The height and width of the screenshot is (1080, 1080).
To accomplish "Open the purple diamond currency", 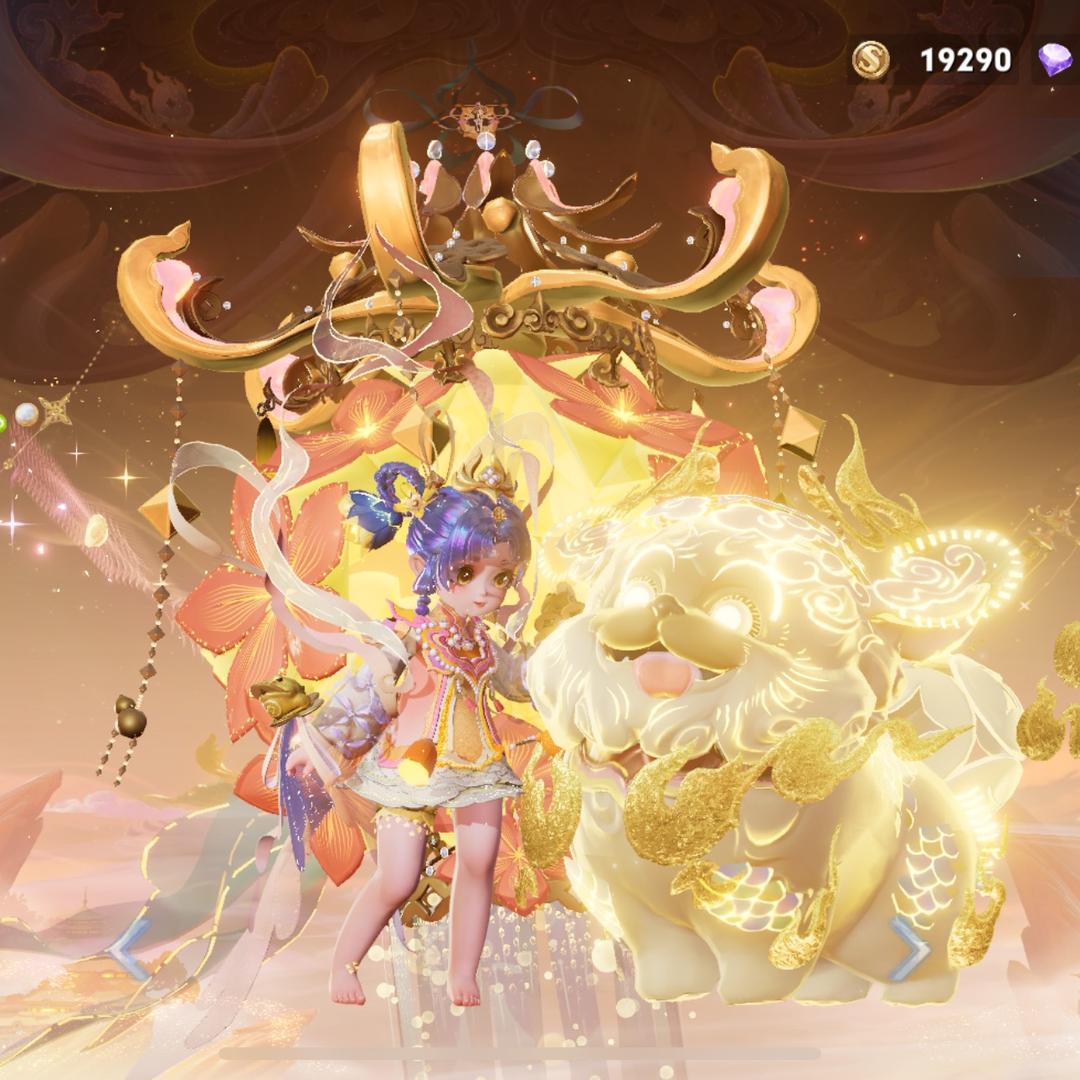I will [1054, 61].
